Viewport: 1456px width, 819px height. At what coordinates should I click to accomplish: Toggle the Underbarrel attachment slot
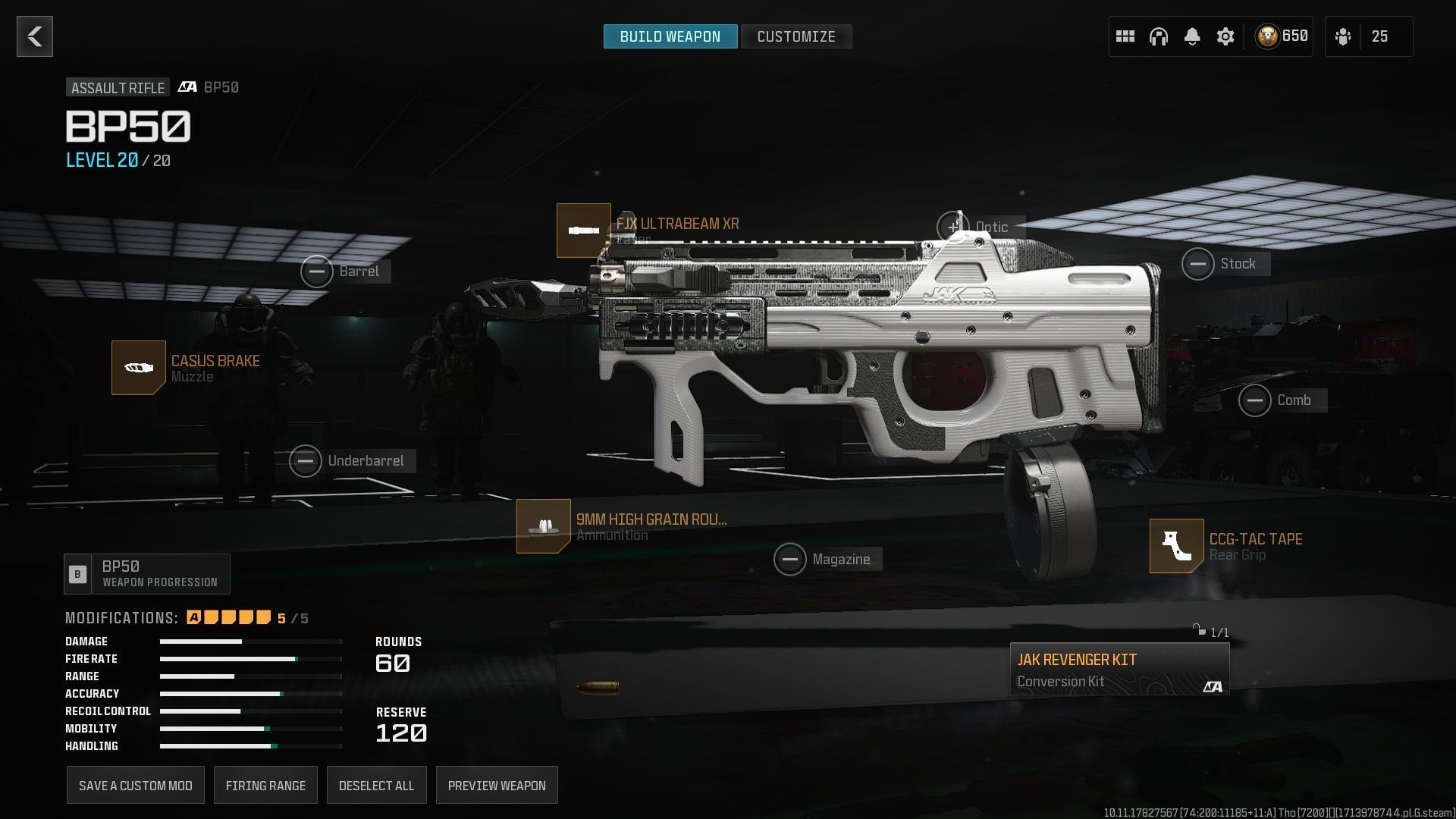(x=306, y=460)
